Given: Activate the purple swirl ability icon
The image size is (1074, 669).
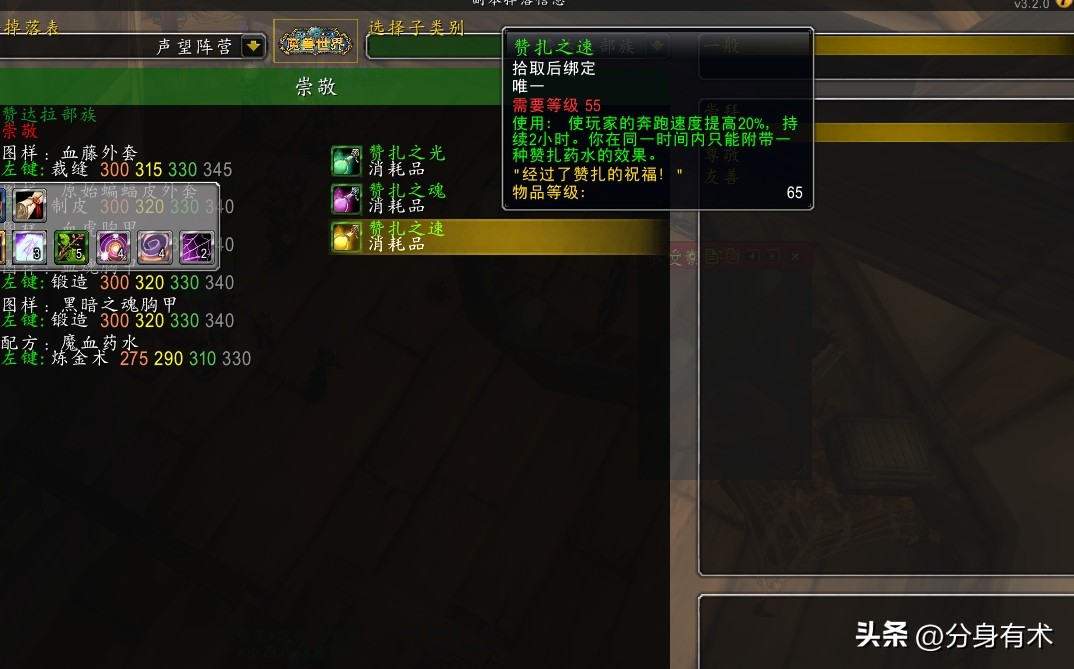Looking at the screenshot, I should coord(155,247).
